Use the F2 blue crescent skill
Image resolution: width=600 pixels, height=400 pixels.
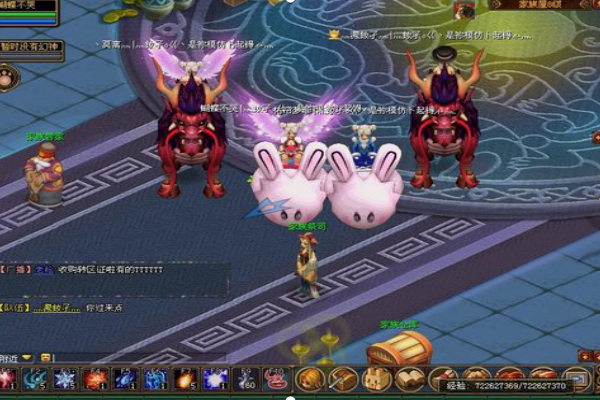(x=36, y=379)
